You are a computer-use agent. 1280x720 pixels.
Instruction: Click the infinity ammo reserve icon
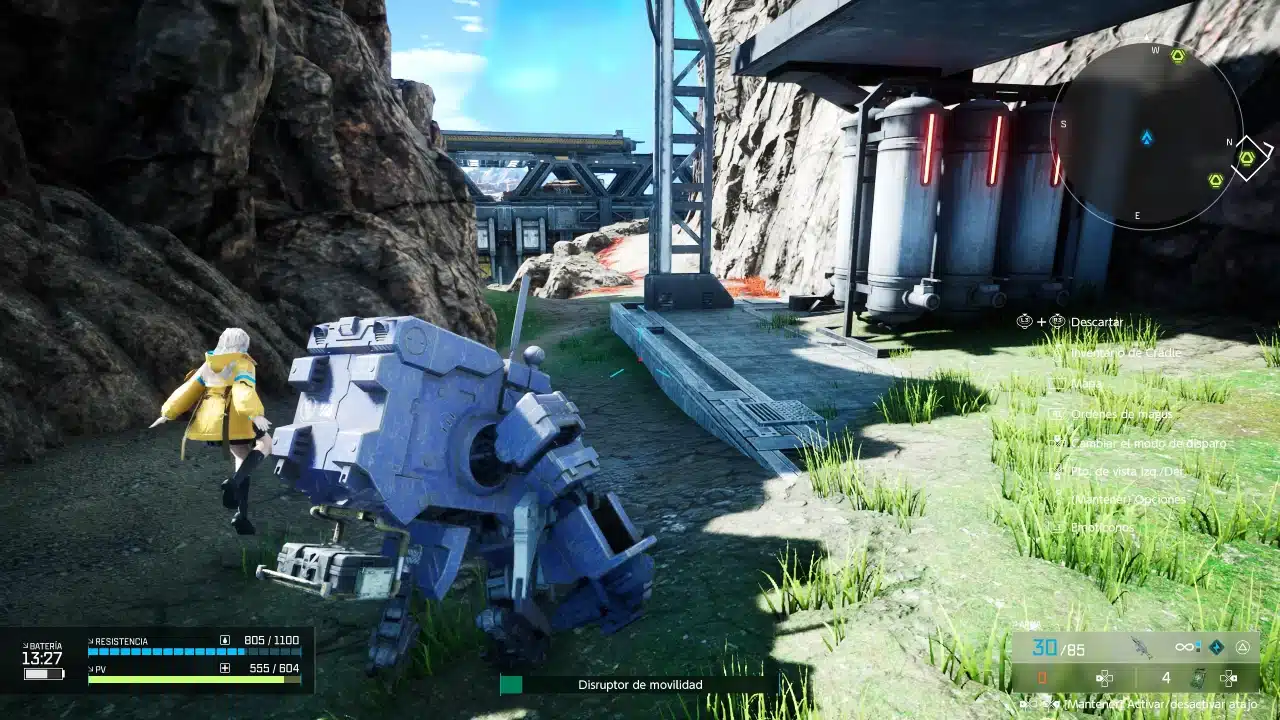pos(1184,646)
